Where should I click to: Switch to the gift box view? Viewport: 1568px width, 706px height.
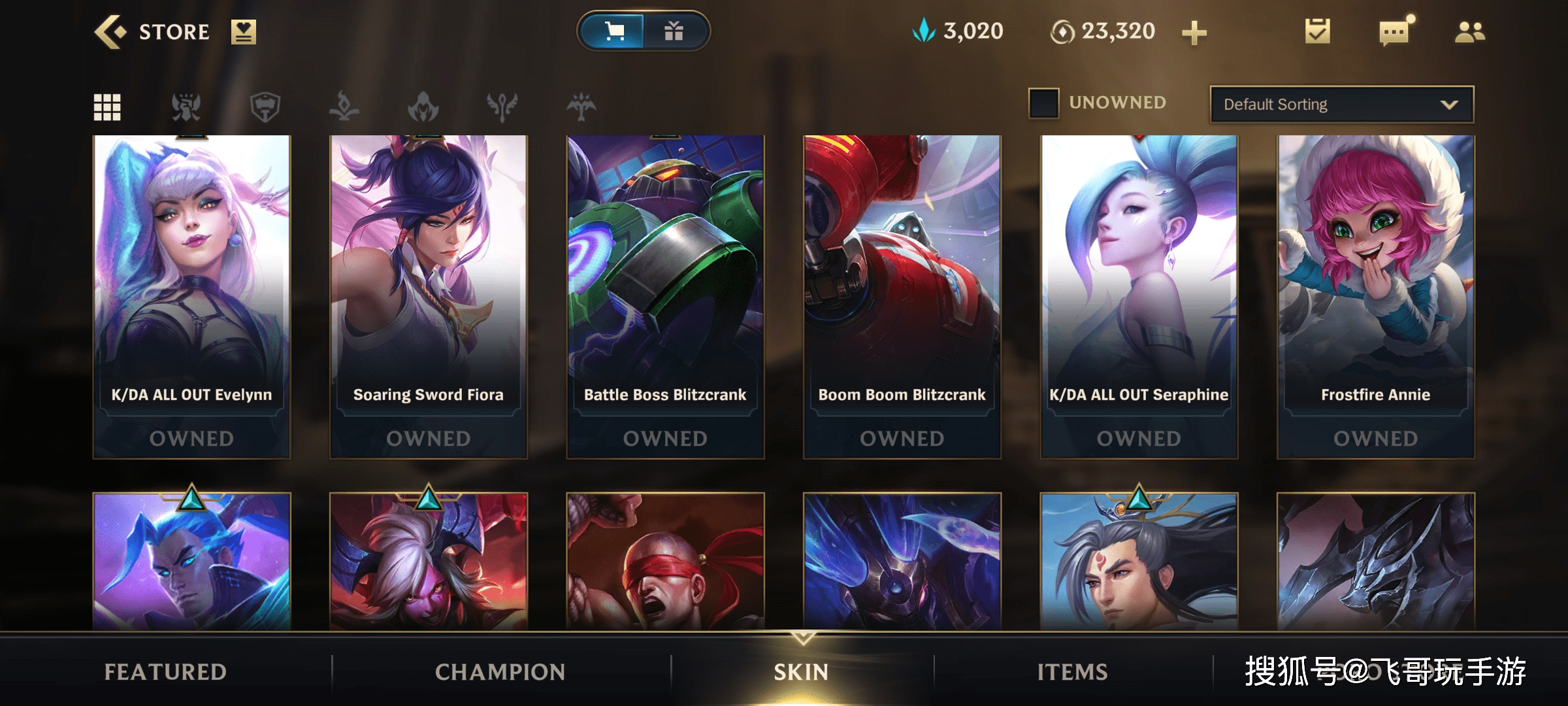674,31
